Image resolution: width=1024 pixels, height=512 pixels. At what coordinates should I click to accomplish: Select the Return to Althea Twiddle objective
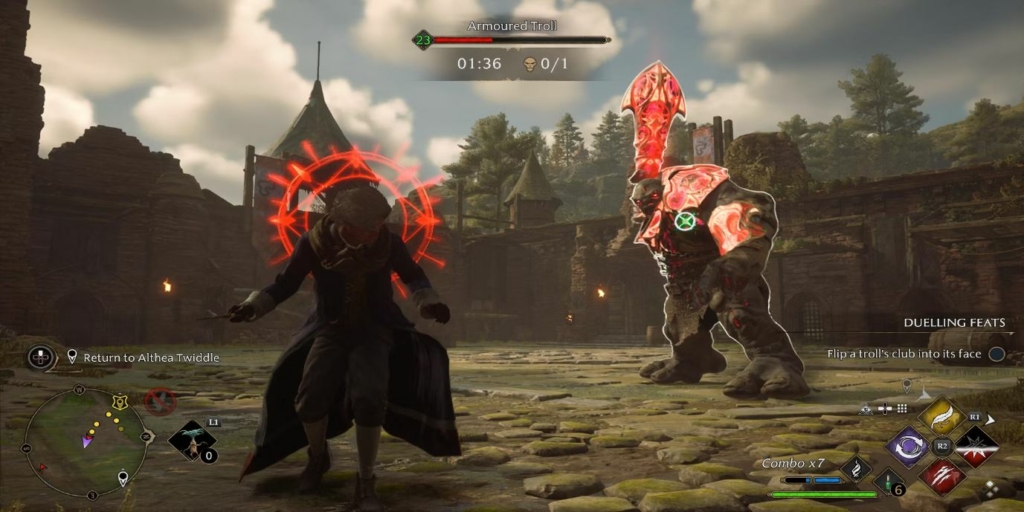pos(150,357)
